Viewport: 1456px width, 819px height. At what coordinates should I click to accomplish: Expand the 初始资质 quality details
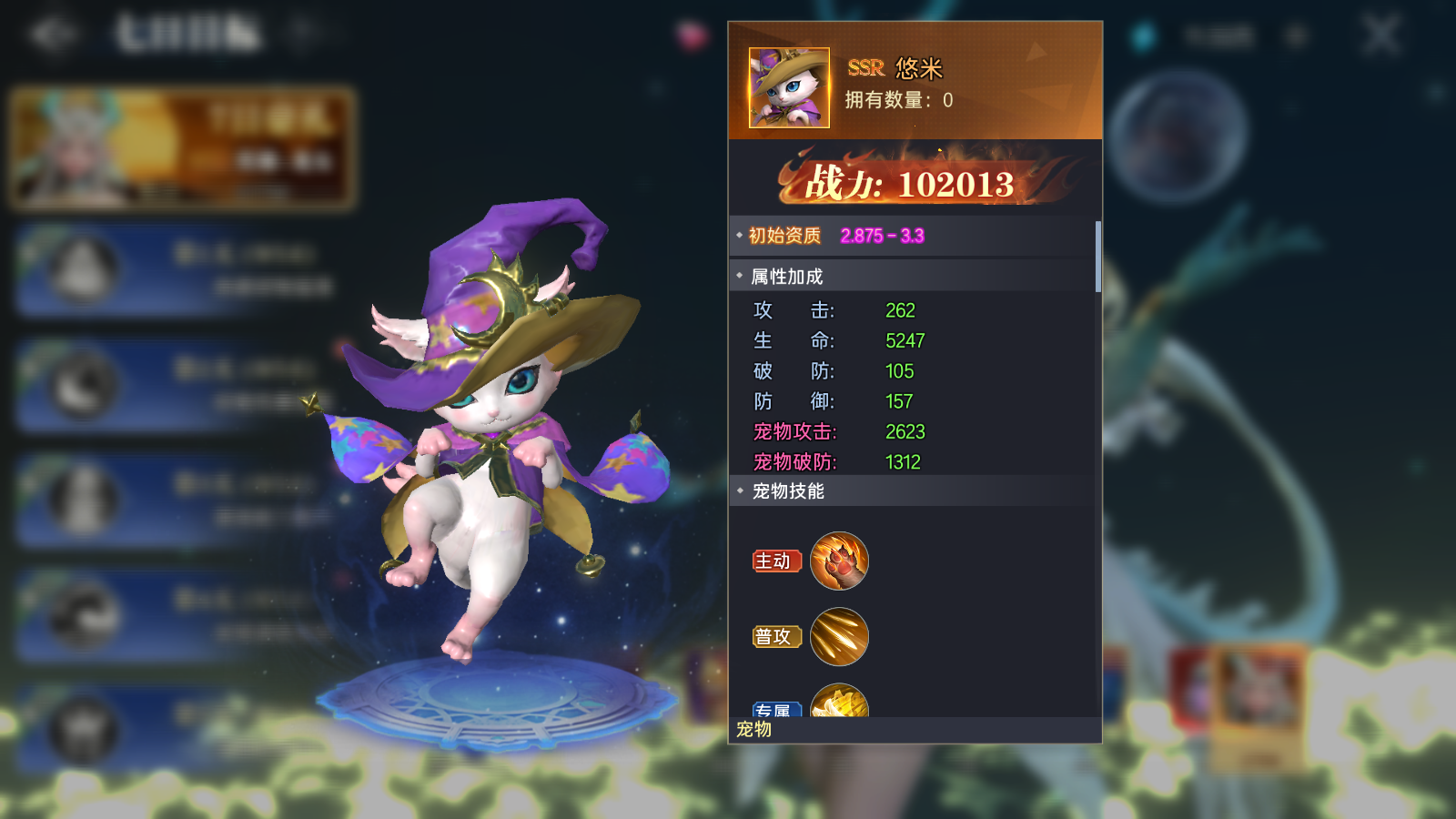[x=738, y=234]
